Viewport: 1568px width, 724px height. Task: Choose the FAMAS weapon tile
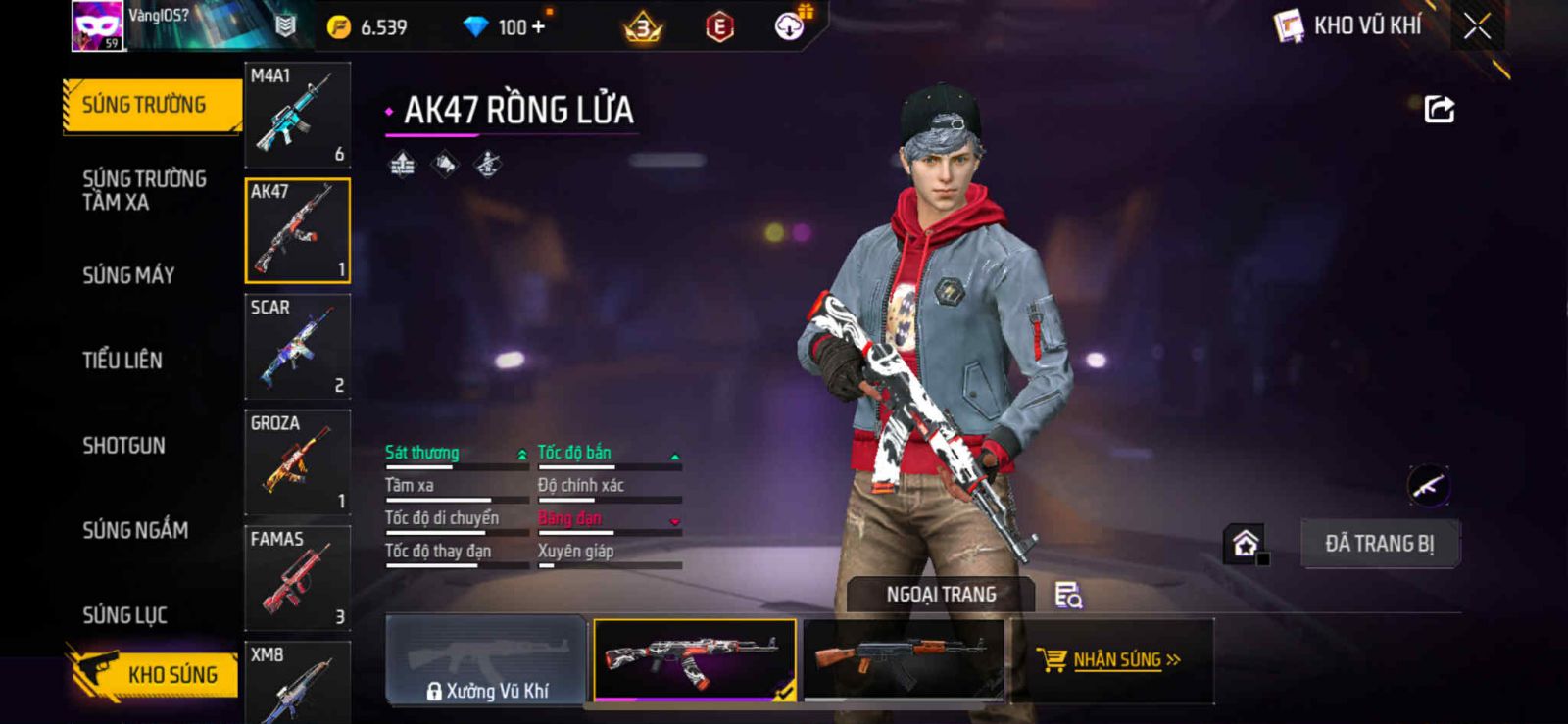297,578
